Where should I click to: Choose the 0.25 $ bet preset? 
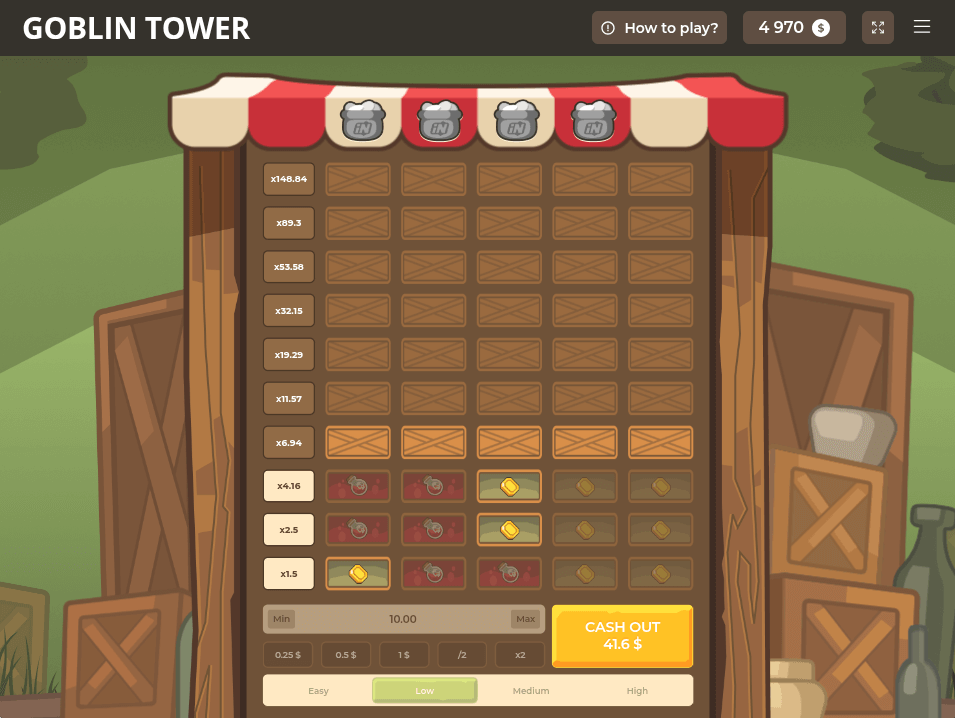tap(288, 655)
